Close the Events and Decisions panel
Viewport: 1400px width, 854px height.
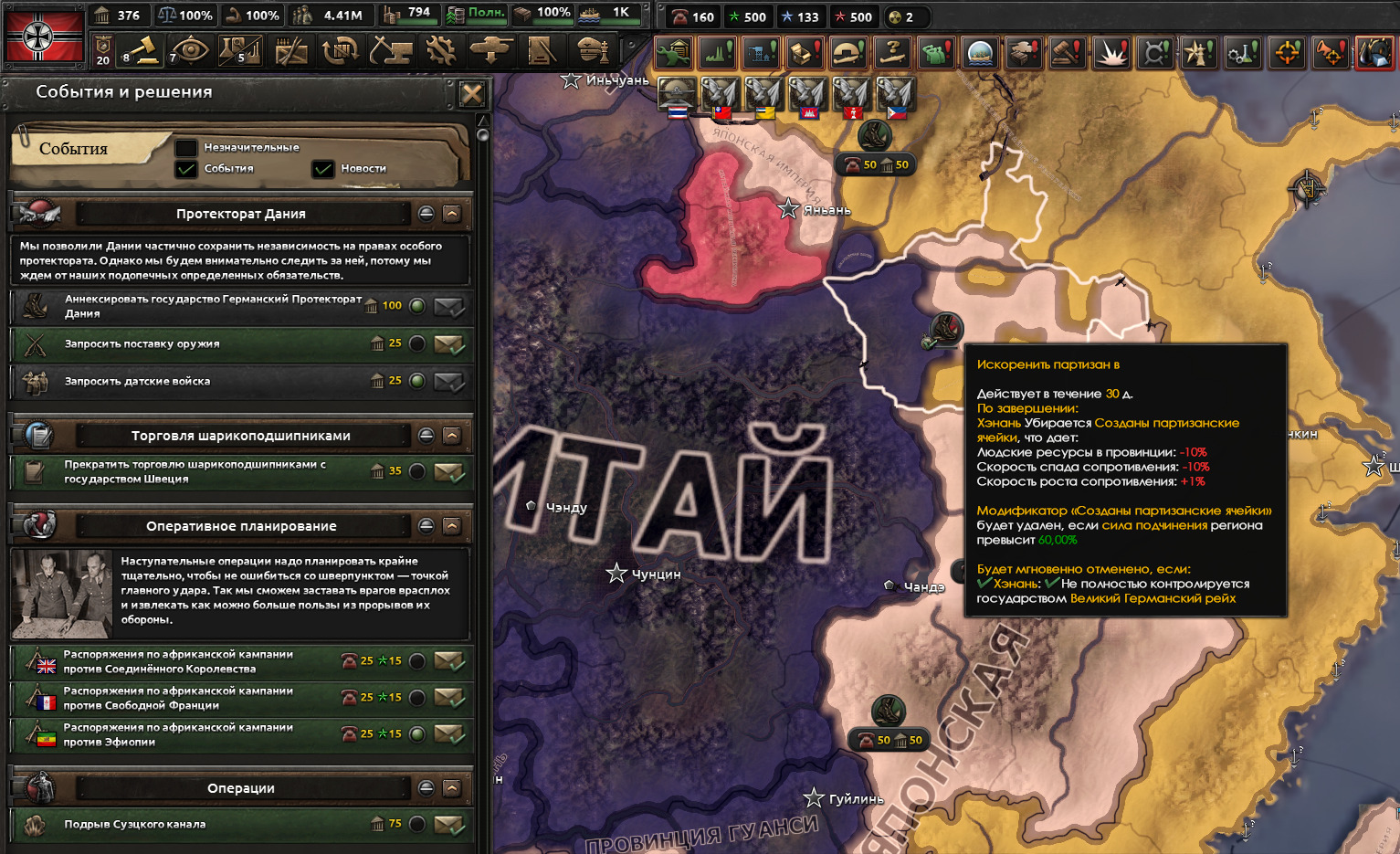472,94
